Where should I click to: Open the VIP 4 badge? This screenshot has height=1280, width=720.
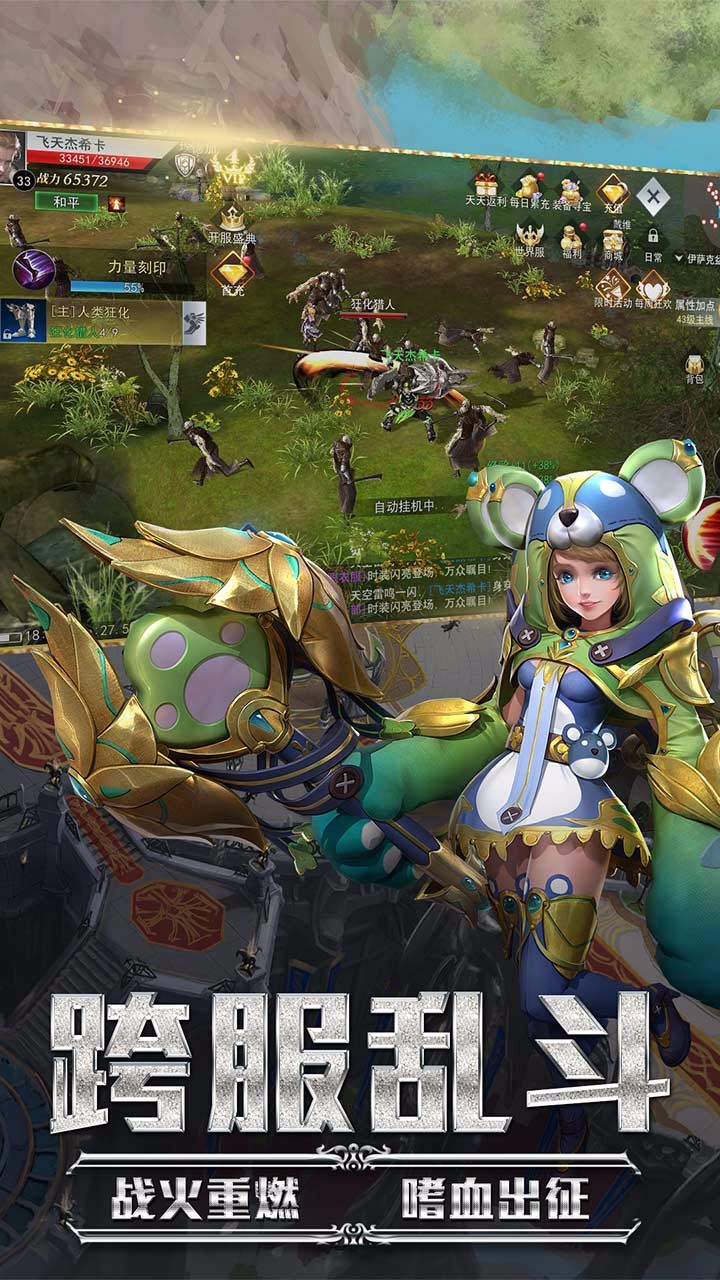(232, 165)
